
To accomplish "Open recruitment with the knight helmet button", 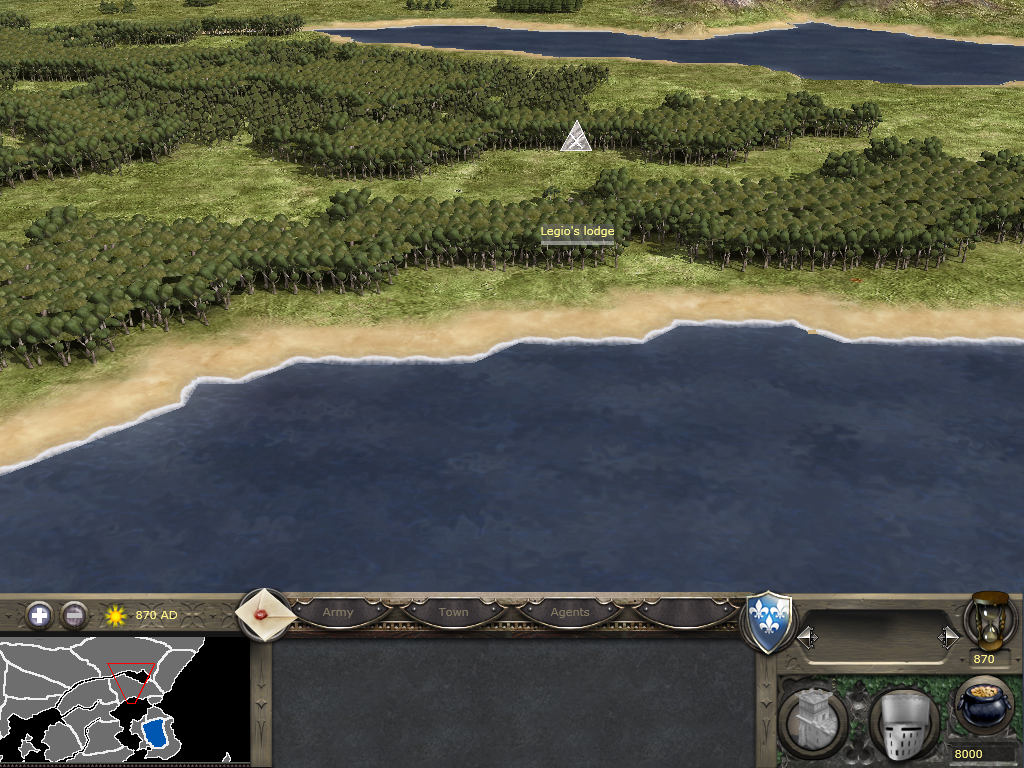I will click(902, 722).
